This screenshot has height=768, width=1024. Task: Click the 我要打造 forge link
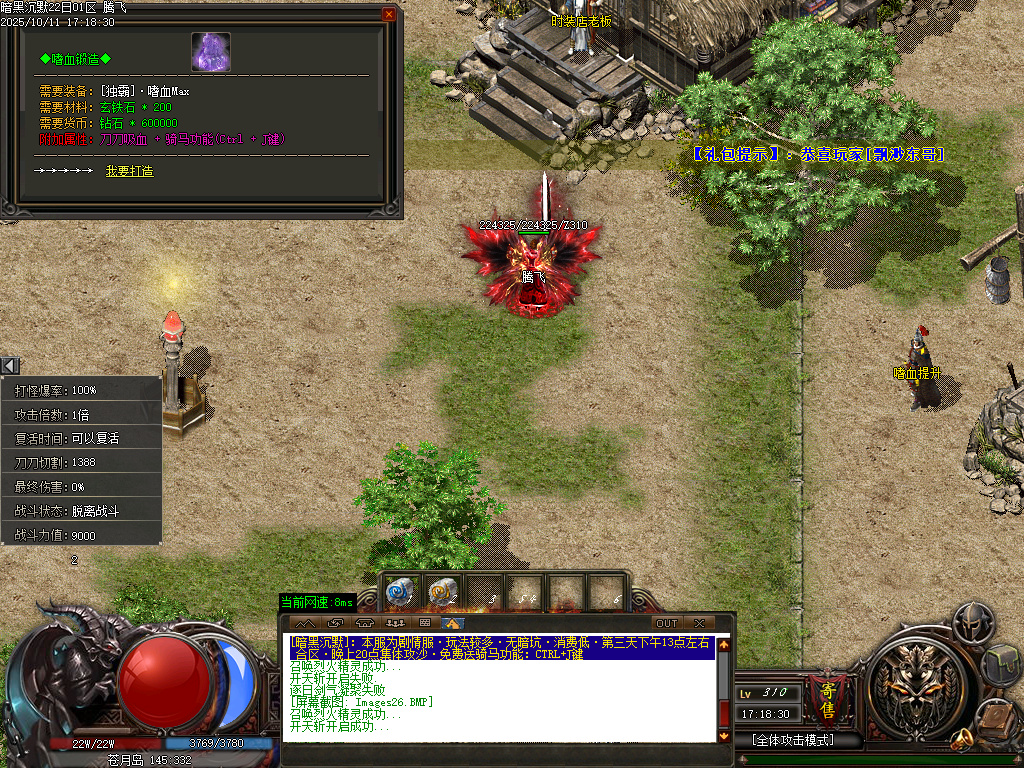click(x=129, y=171)
